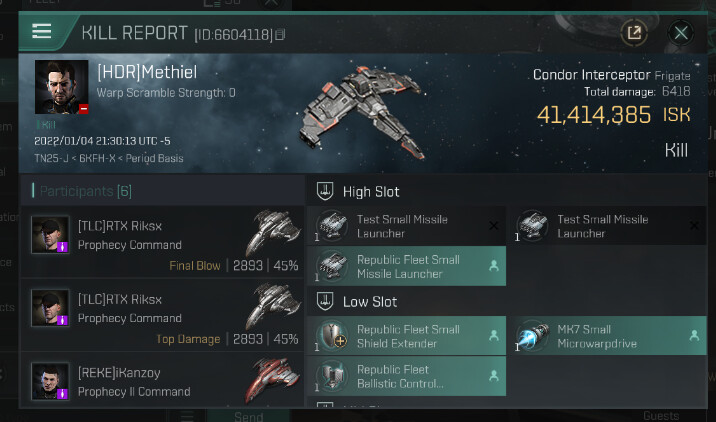716x422 pixels.
Task: Copy the kill report ID
Action: 281,35
